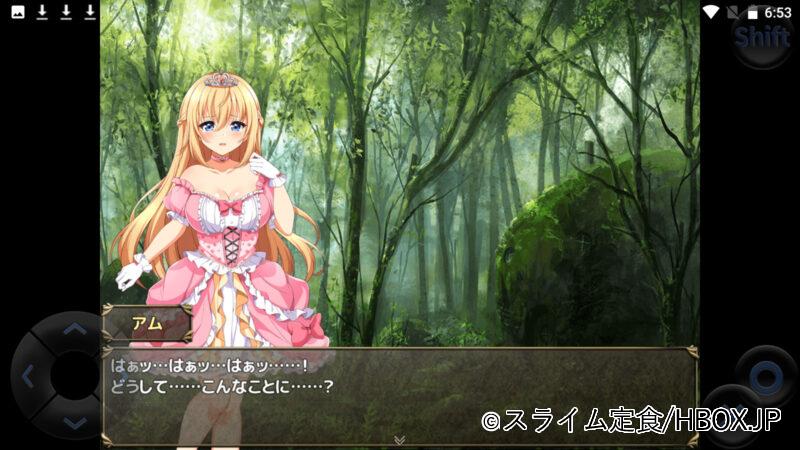Tap the Shift virtual button
Image resolution: width=800 pixels, height=450 pixels.
(762, 38)
